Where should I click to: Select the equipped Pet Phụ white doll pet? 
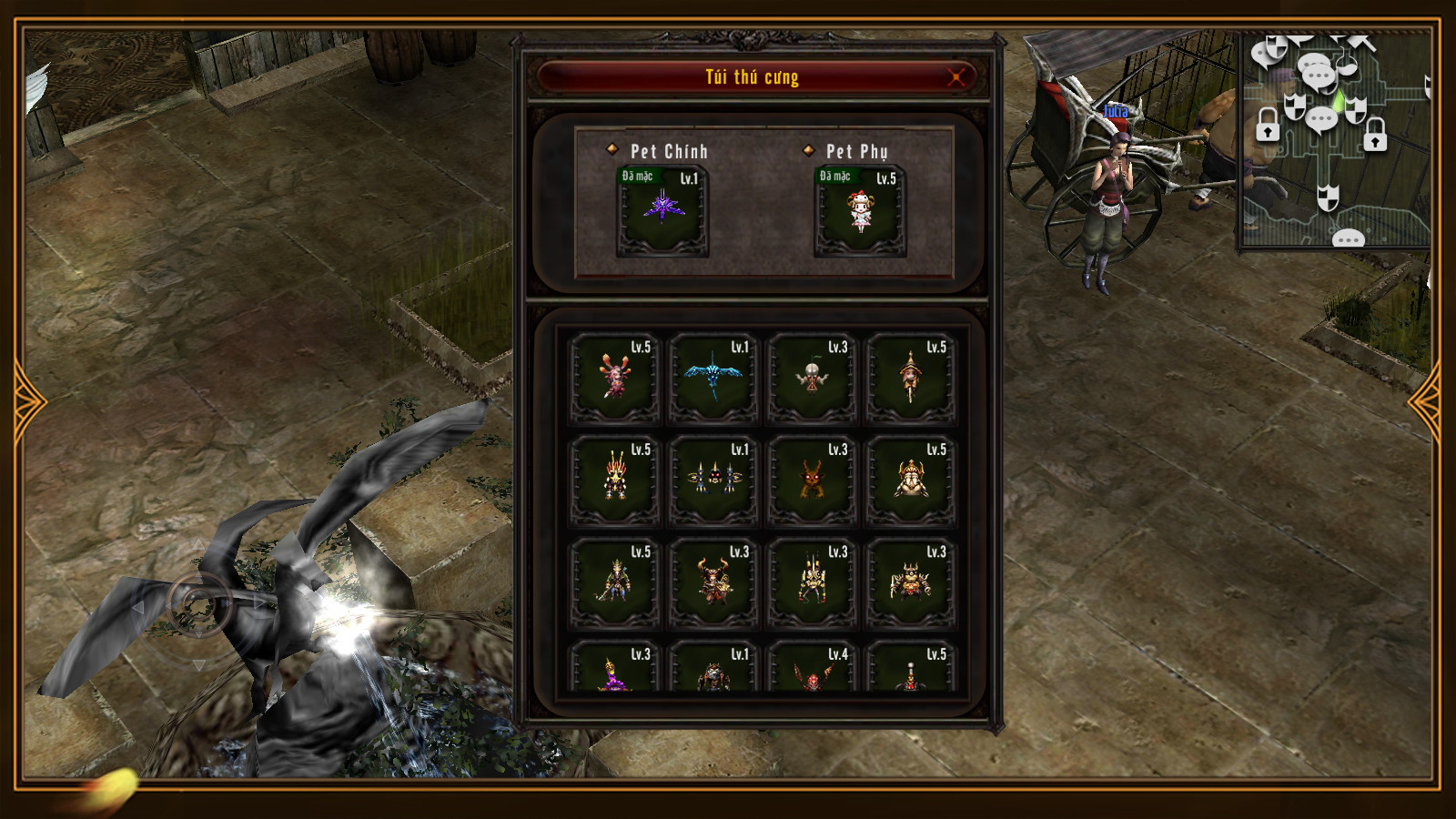click(860, 210)
